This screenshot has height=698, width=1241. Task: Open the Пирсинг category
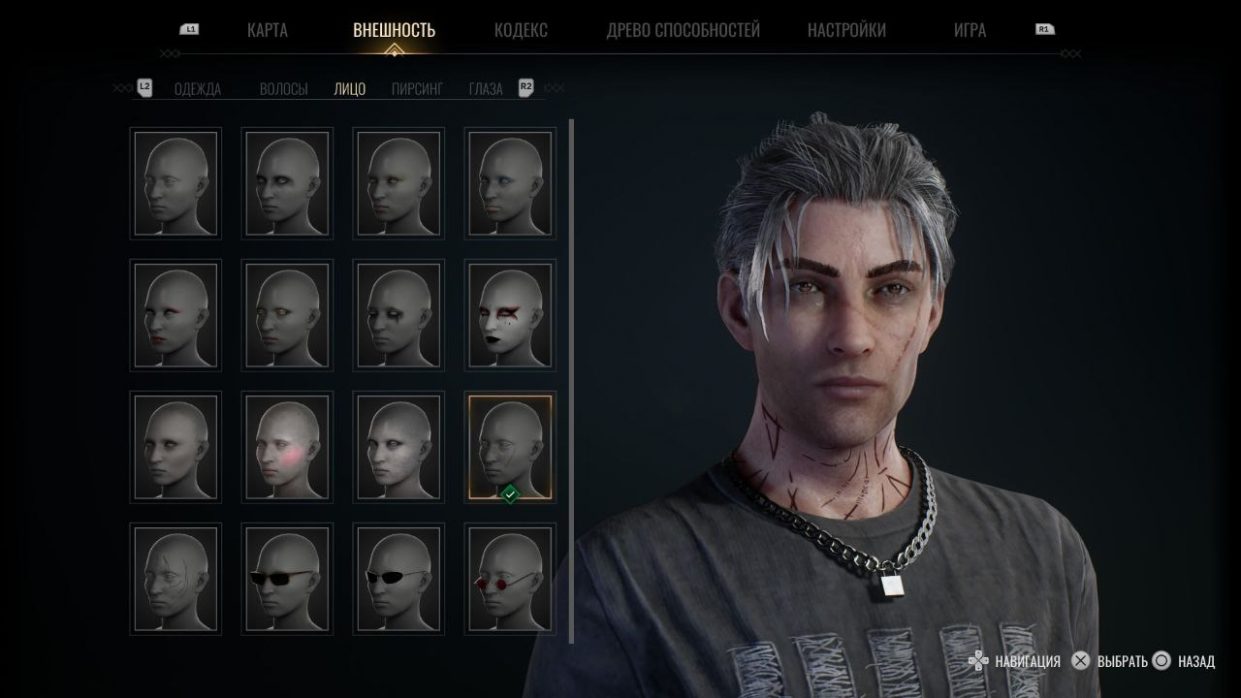(417, 89)
